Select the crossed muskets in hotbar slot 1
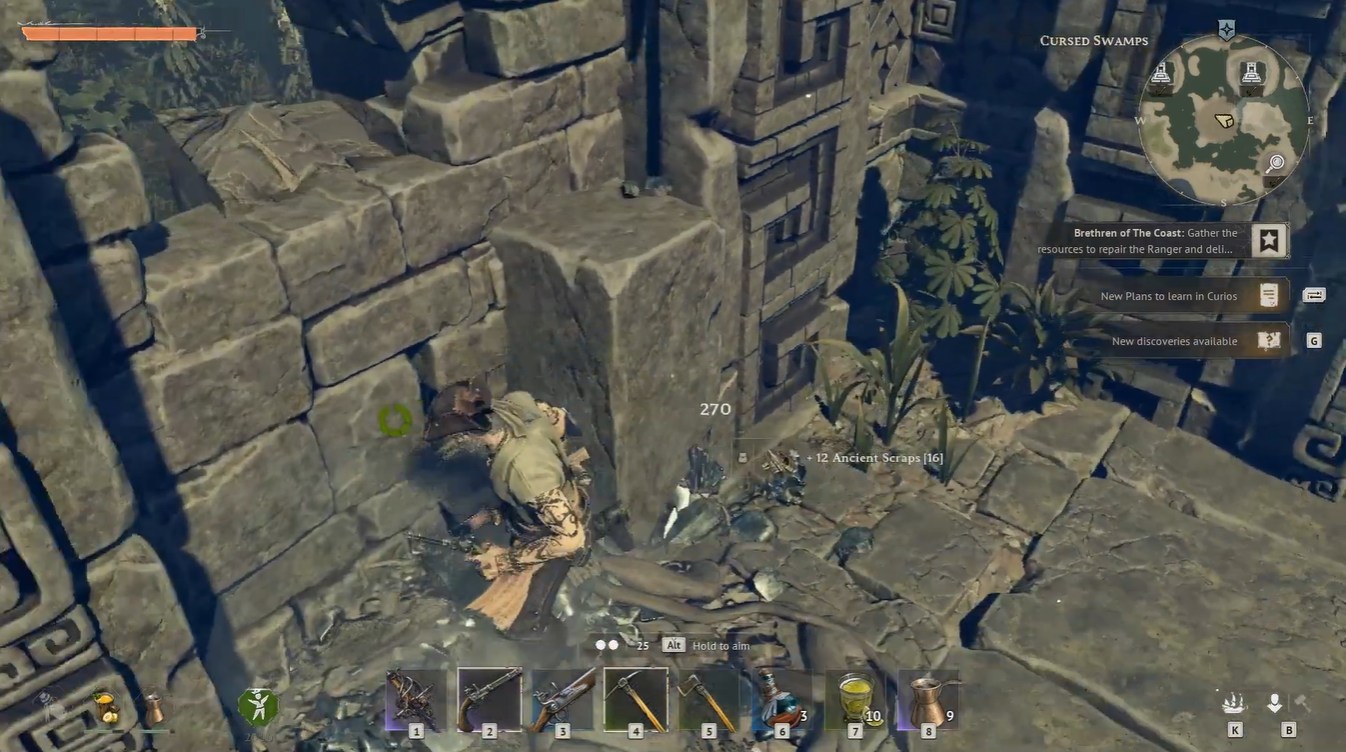 click(417, 700)
